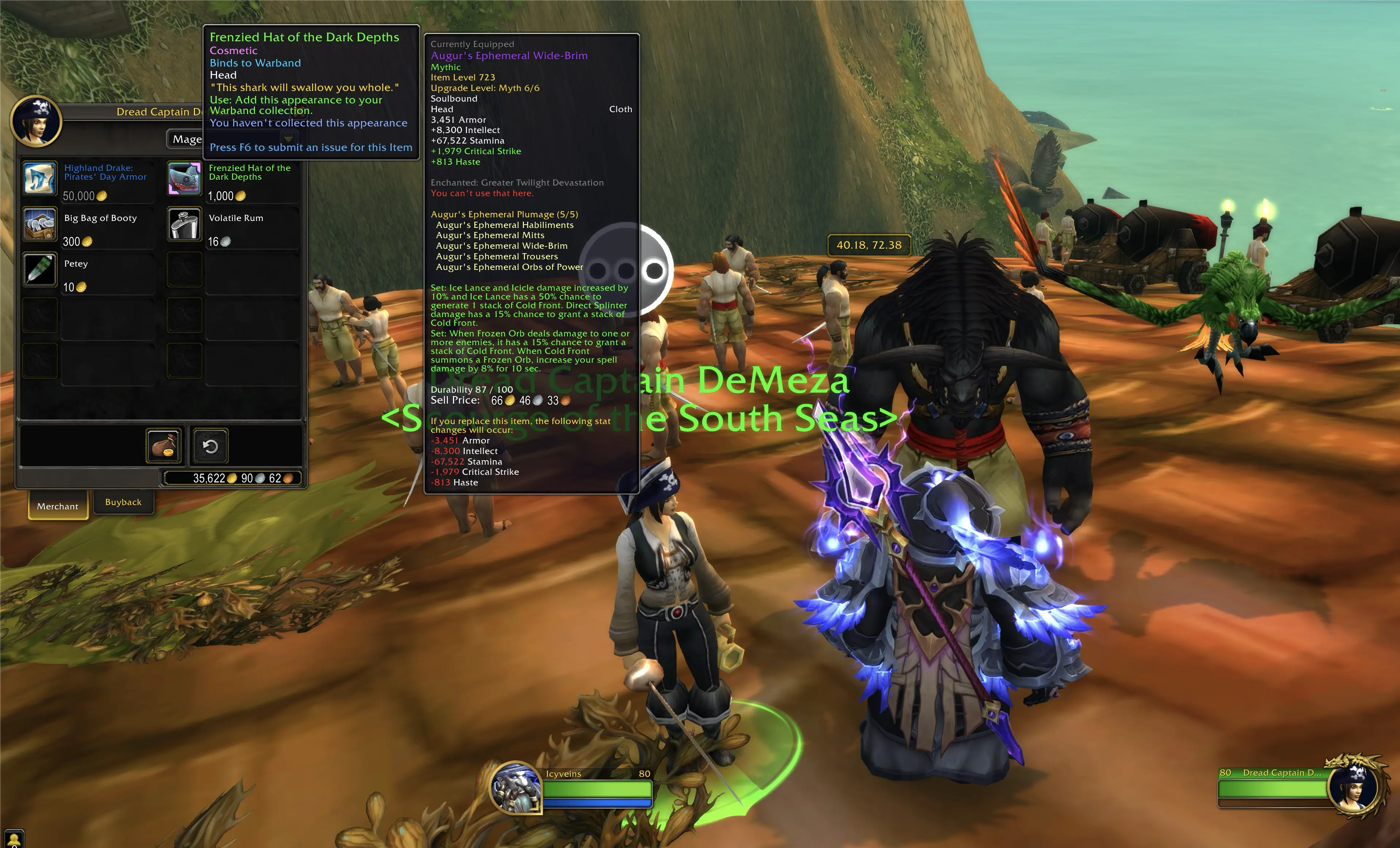Click the merchant window's pirate portrait
Screen dimensions: 1400x848
coord(37,122)
